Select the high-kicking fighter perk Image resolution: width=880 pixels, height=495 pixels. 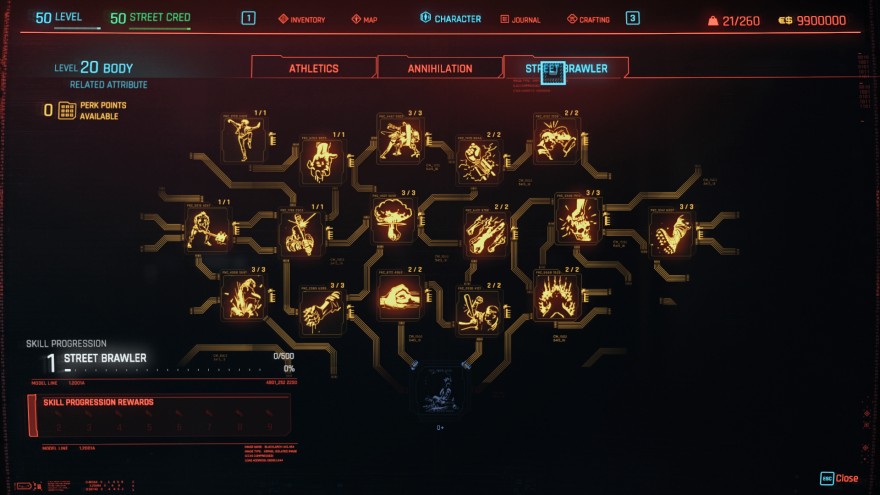pyautogui.click(x=242, y=139)
